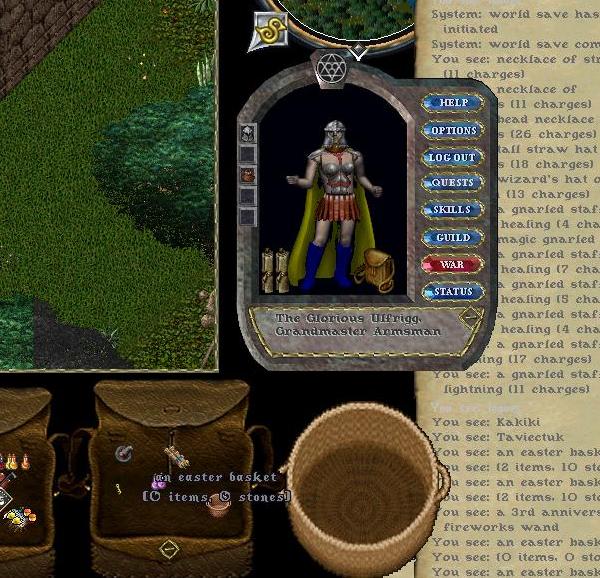This screenshot has height=578, width=600.
Task: Select the red armor equipment slot
Action: click(x=247, y=176)
